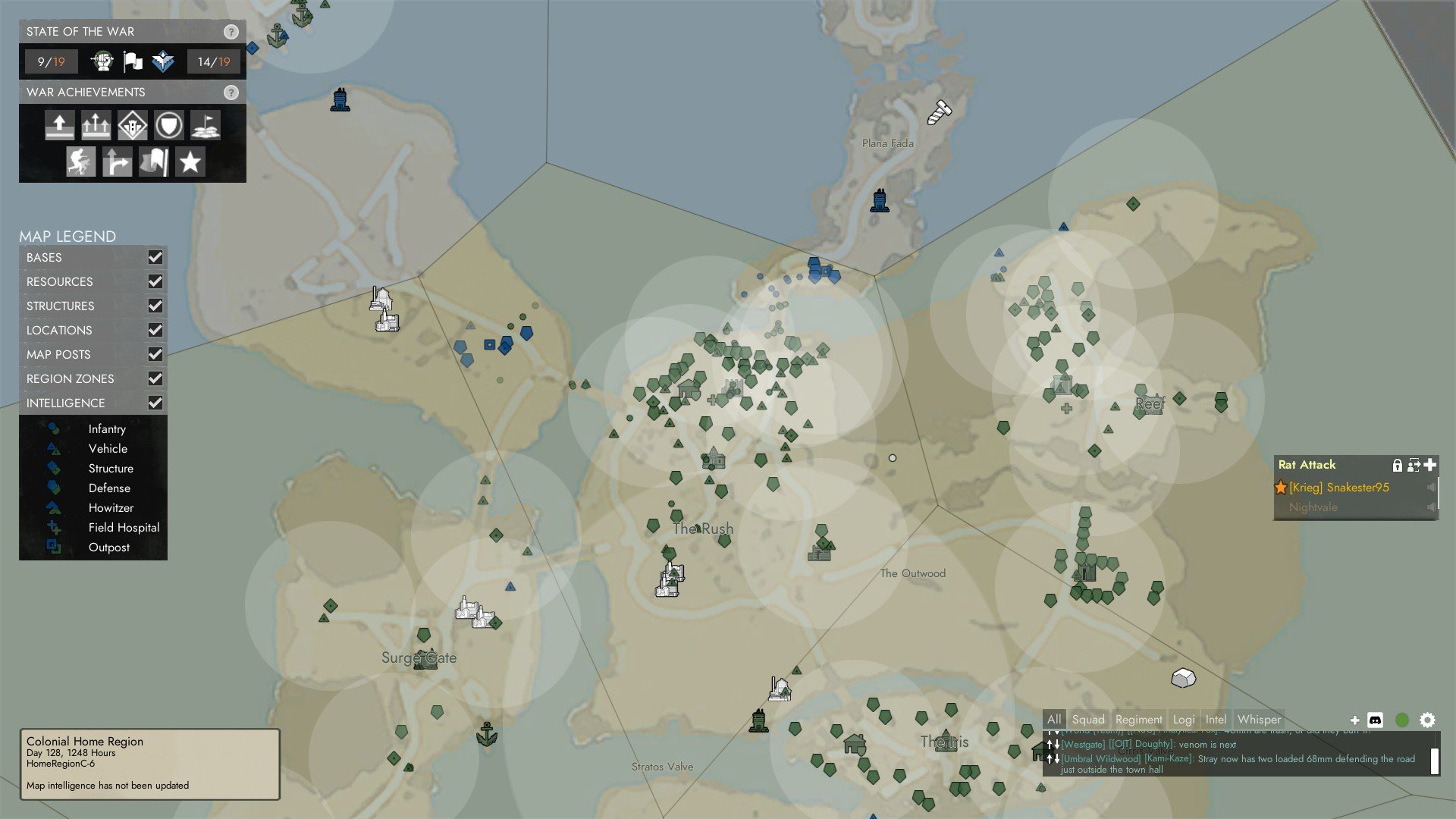
Task: Click the squad invite icon on Rat Attack panel
Action: tap(1414, 464)
